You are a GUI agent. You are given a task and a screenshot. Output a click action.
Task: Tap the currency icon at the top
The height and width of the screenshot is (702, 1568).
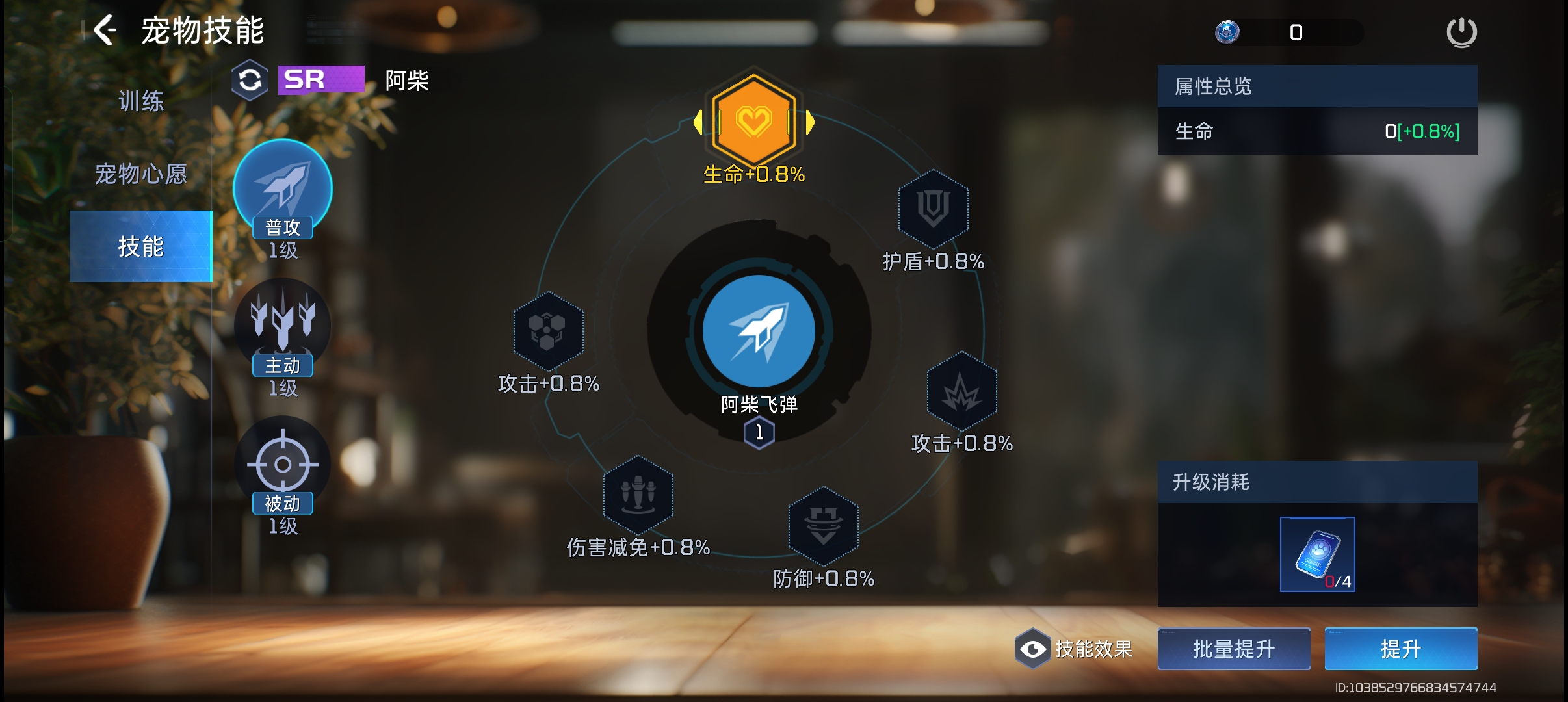1227,32
